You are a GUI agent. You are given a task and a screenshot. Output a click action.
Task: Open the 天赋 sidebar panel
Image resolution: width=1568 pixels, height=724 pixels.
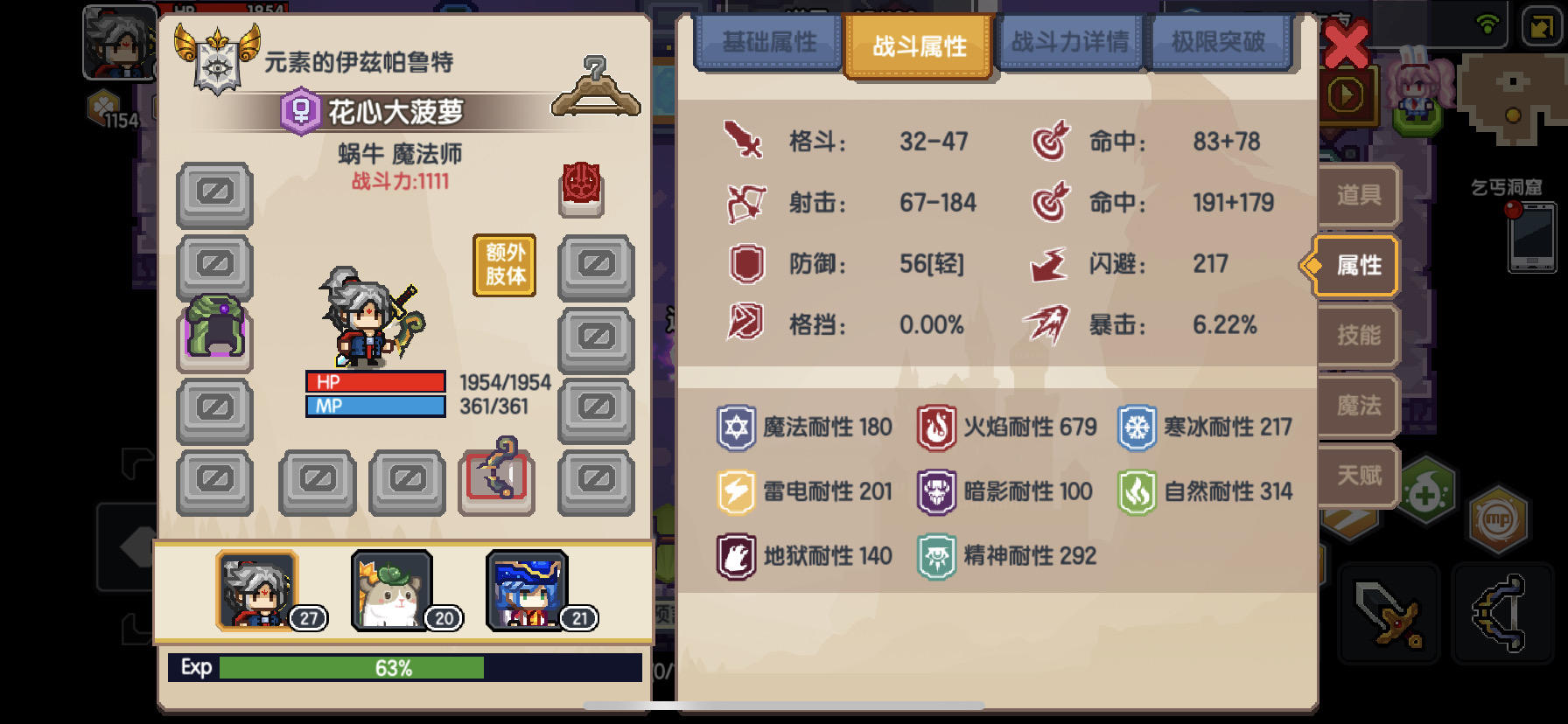(x=1357, y=476)
